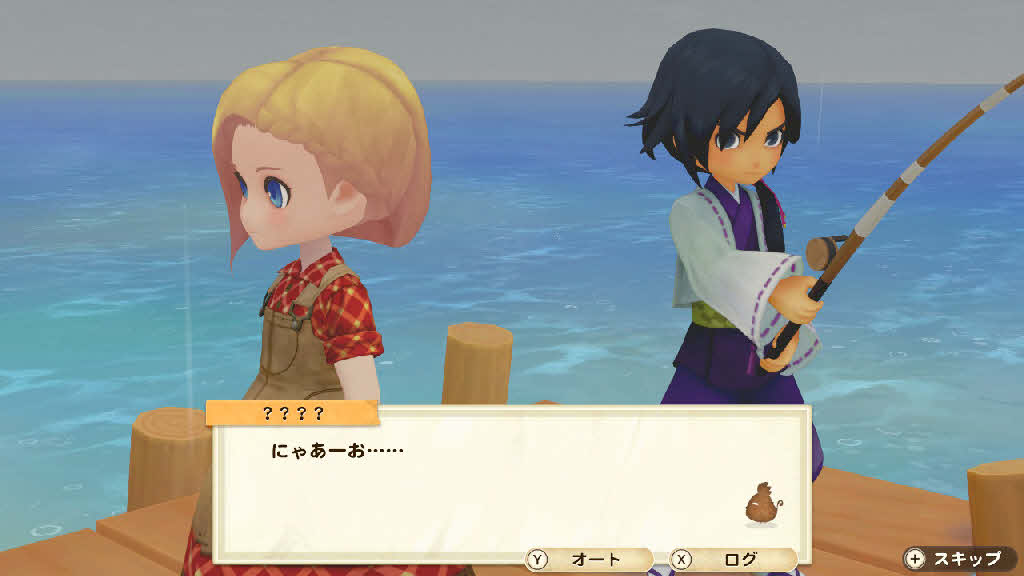Open the dialogue ログ history
1024x576 pixels.
click(x=731, y=560)
